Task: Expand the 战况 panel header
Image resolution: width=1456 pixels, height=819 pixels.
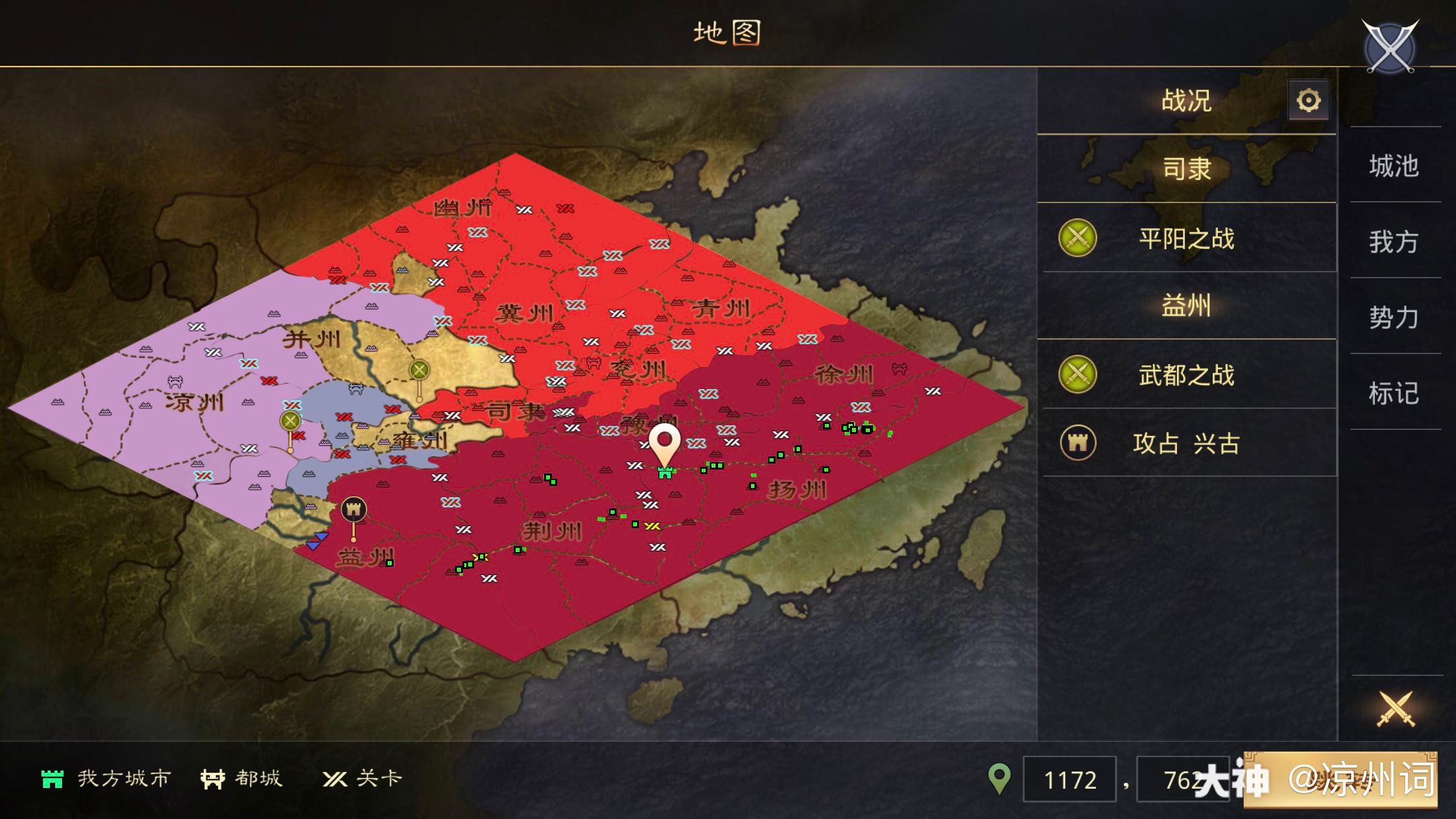Action: (x=1187, y=100)
